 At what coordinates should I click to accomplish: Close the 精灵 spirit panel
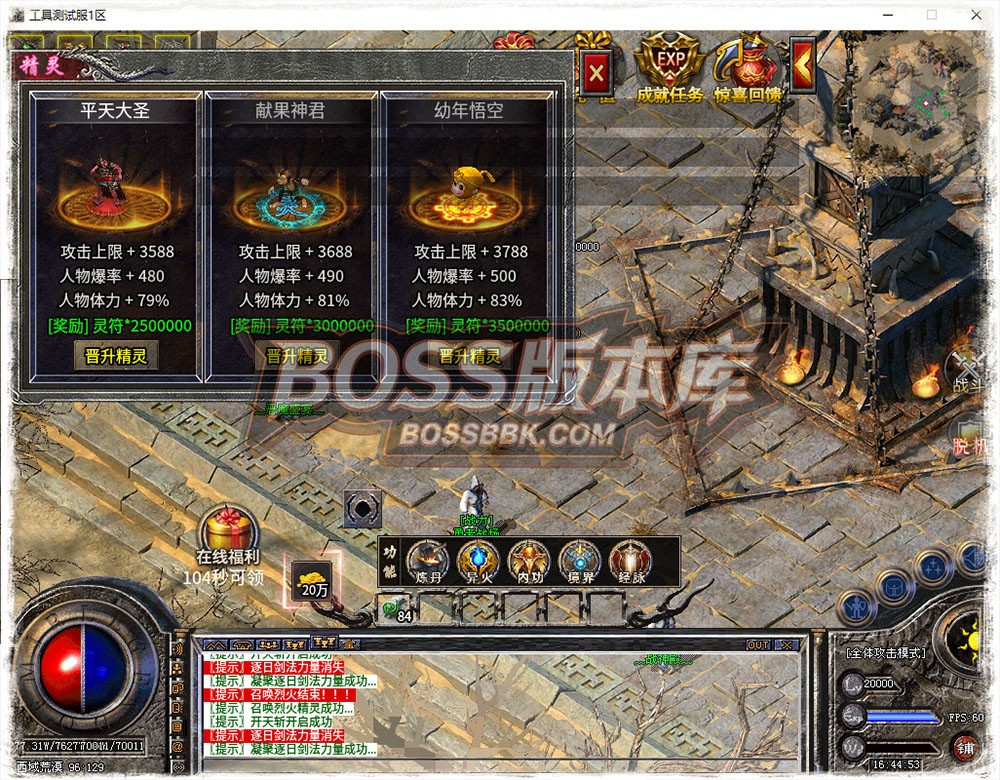click(596, 73)
